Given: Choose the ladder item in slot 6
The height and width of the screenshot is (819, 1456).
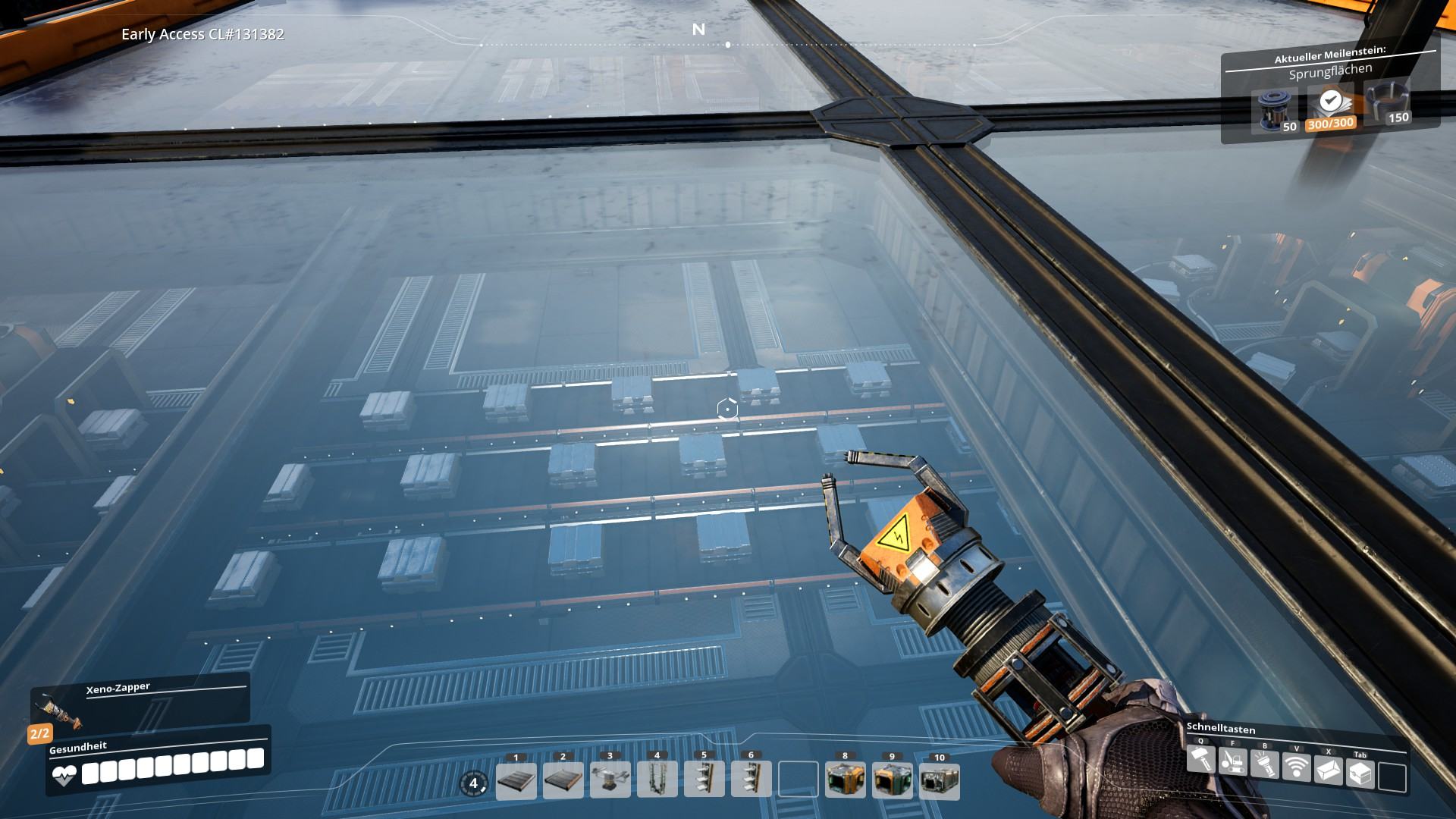Looking at the screenshot, I should pos(752,781).
